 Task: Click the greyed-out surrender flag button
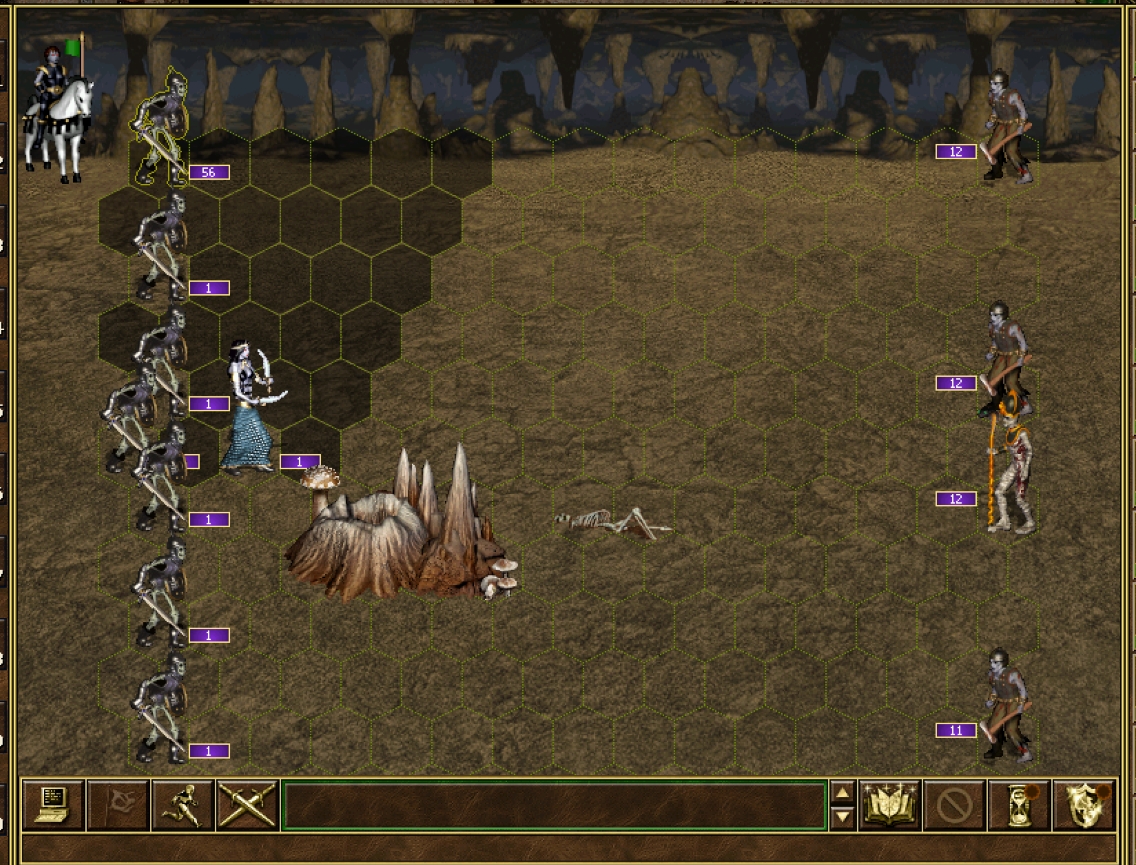(x=118, y=805)
